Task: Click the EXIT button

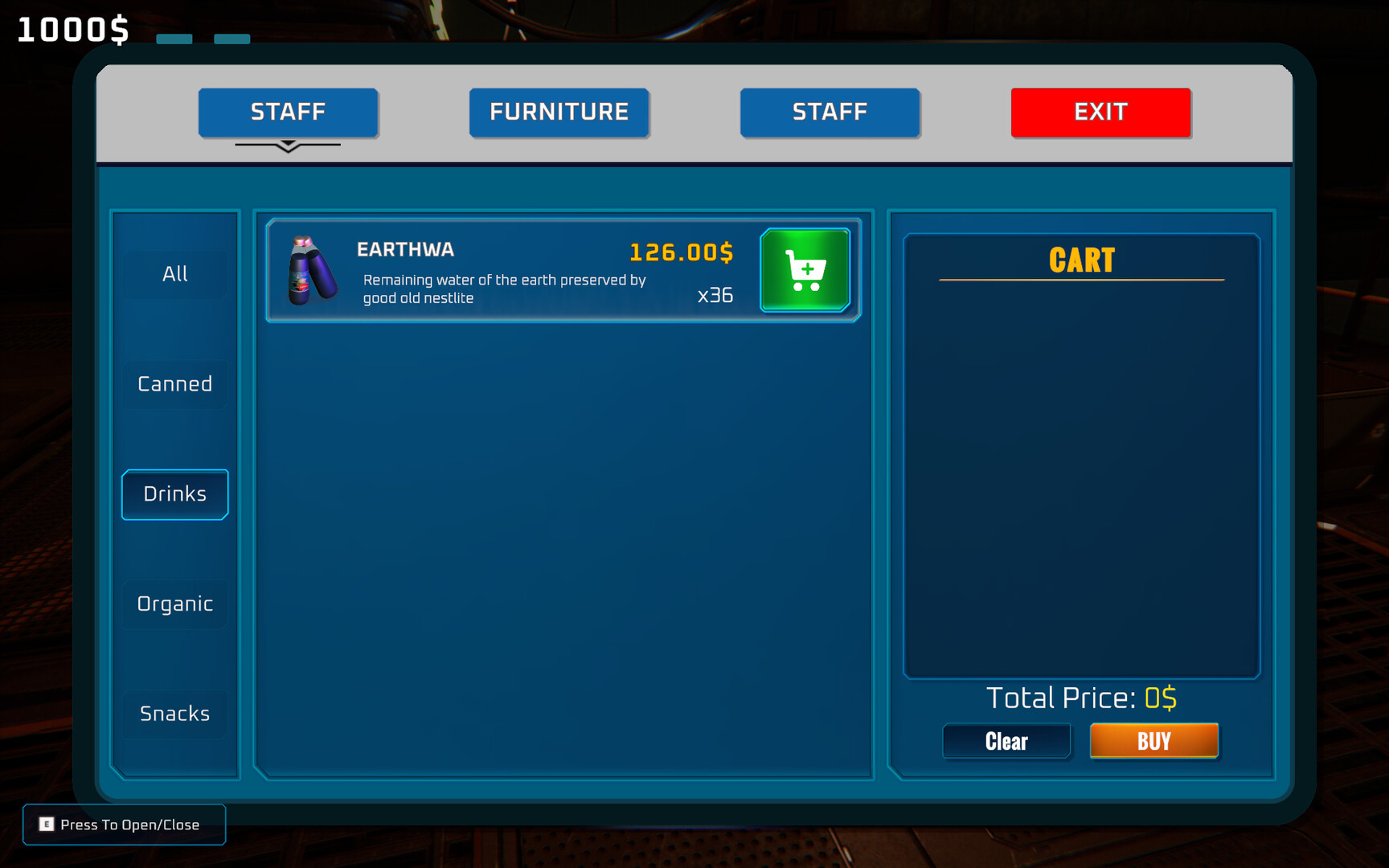Action: pos(1100,113)
